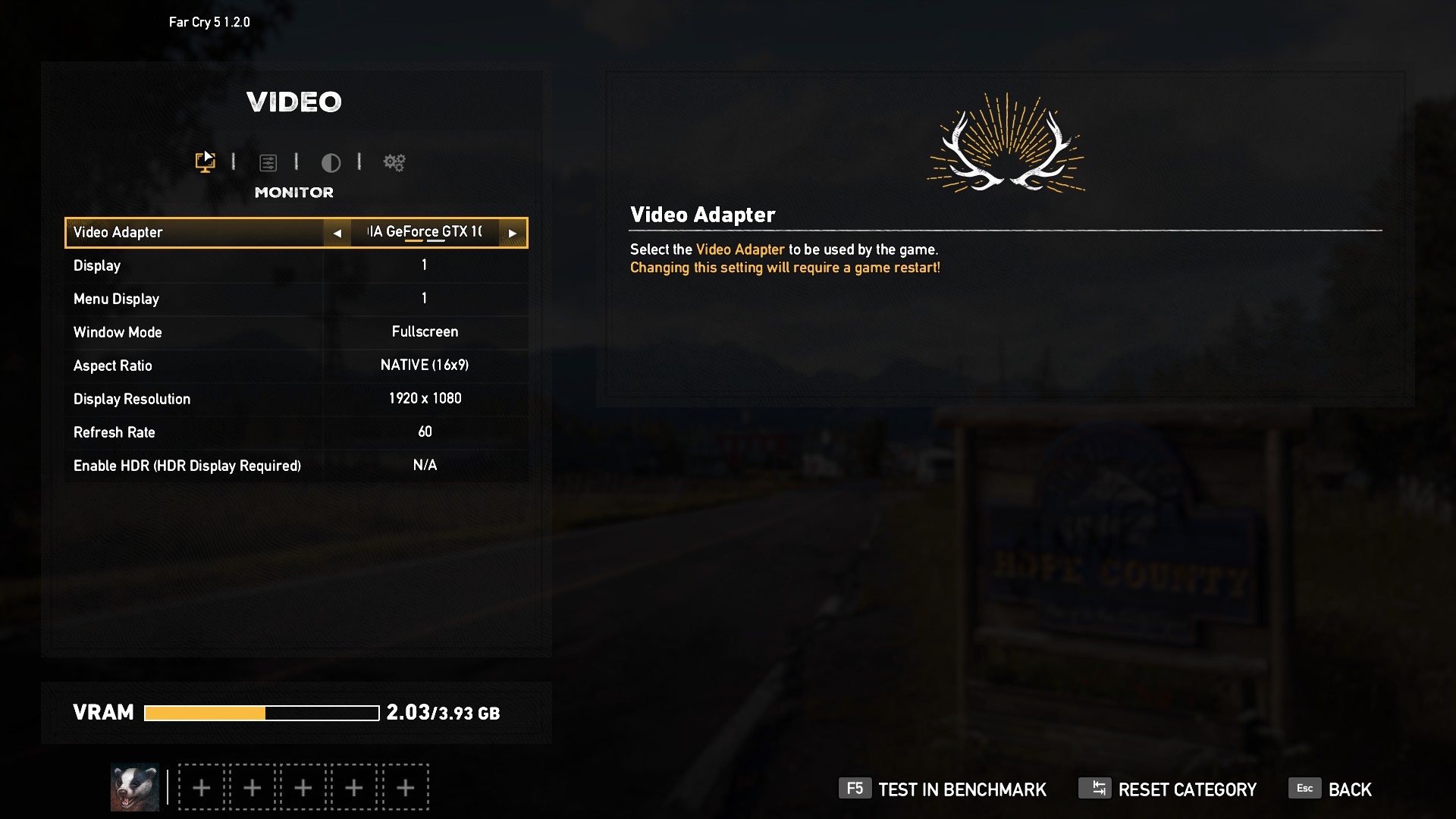Screen dimensions: 1456x819
Task: Go Back from Video settings
Action: (x=1331, y=789)
